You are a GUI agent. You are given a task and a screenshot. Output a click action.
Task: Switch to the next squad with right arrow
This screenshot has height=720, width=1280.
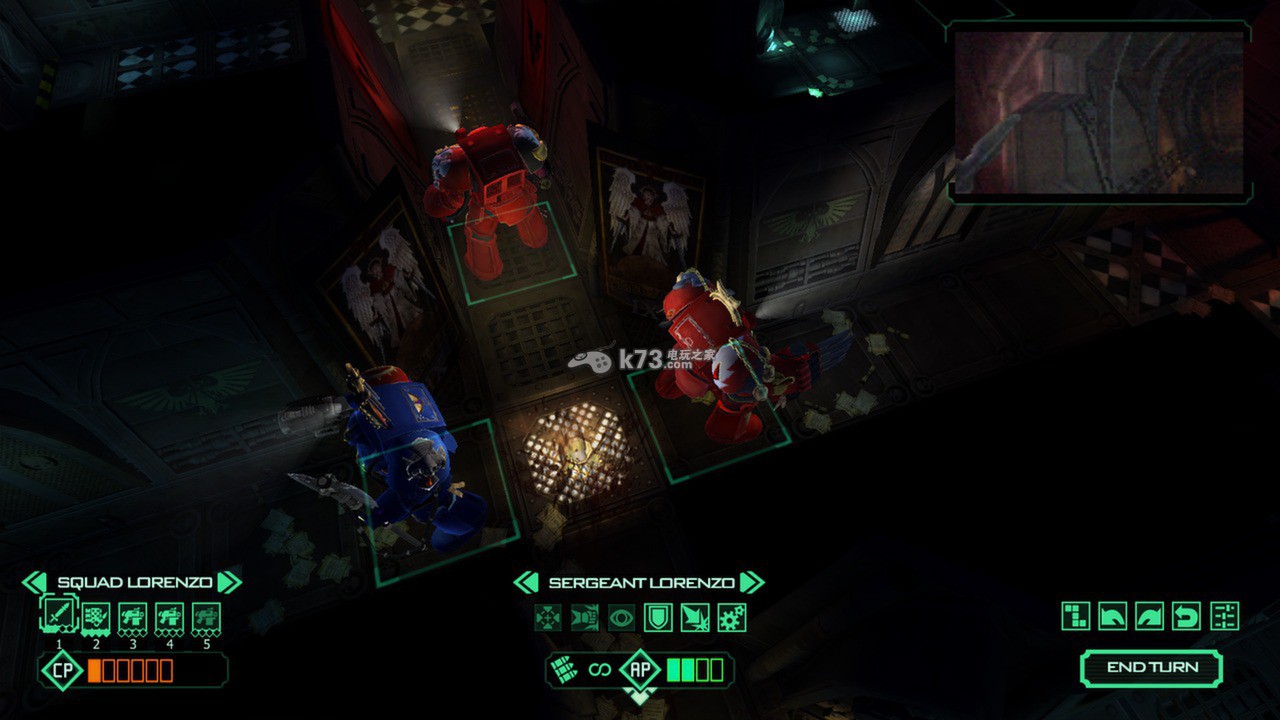(x=229, y=582)
